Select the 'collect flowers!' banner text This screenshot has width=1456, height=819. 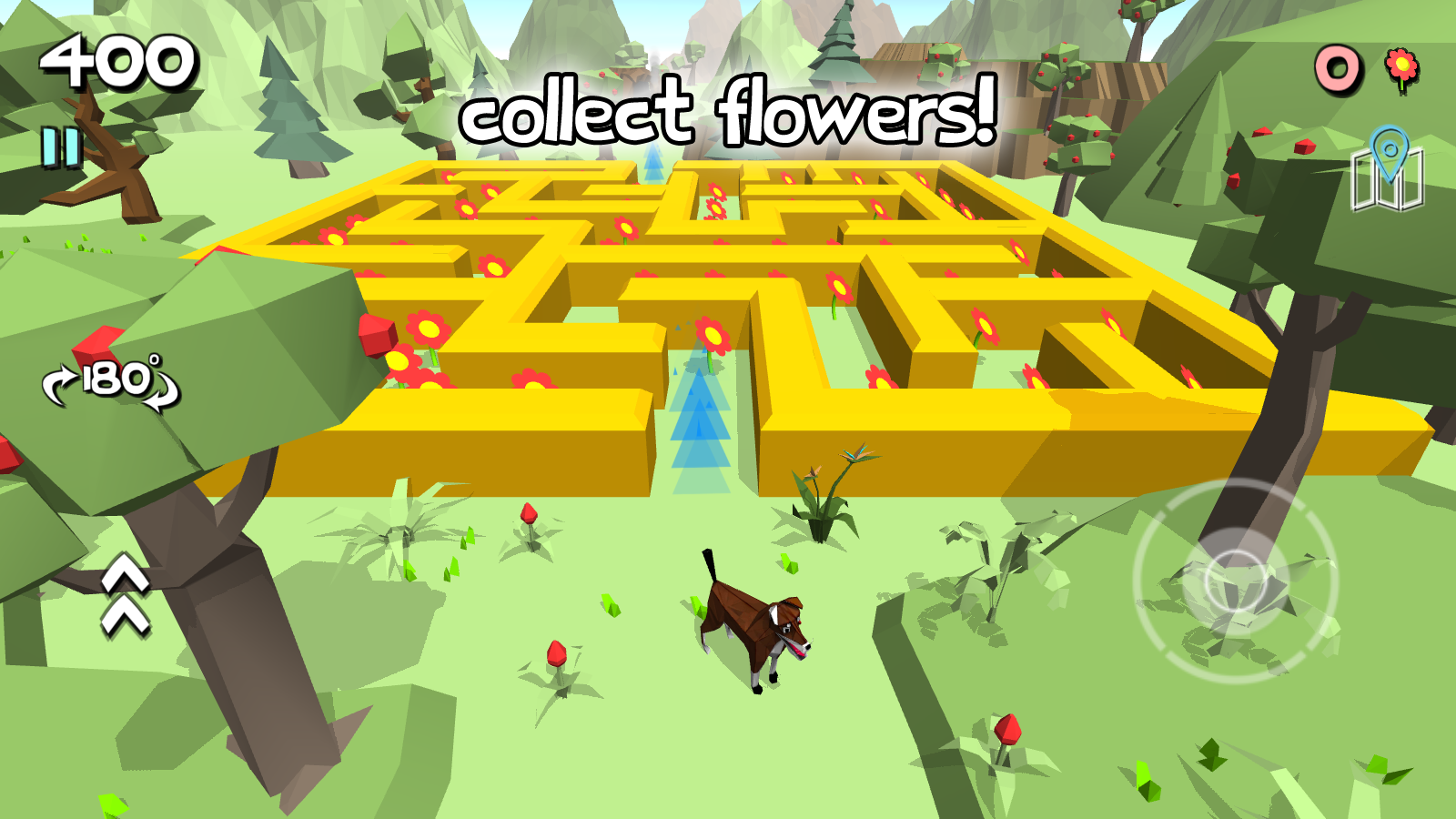point(728,114)
